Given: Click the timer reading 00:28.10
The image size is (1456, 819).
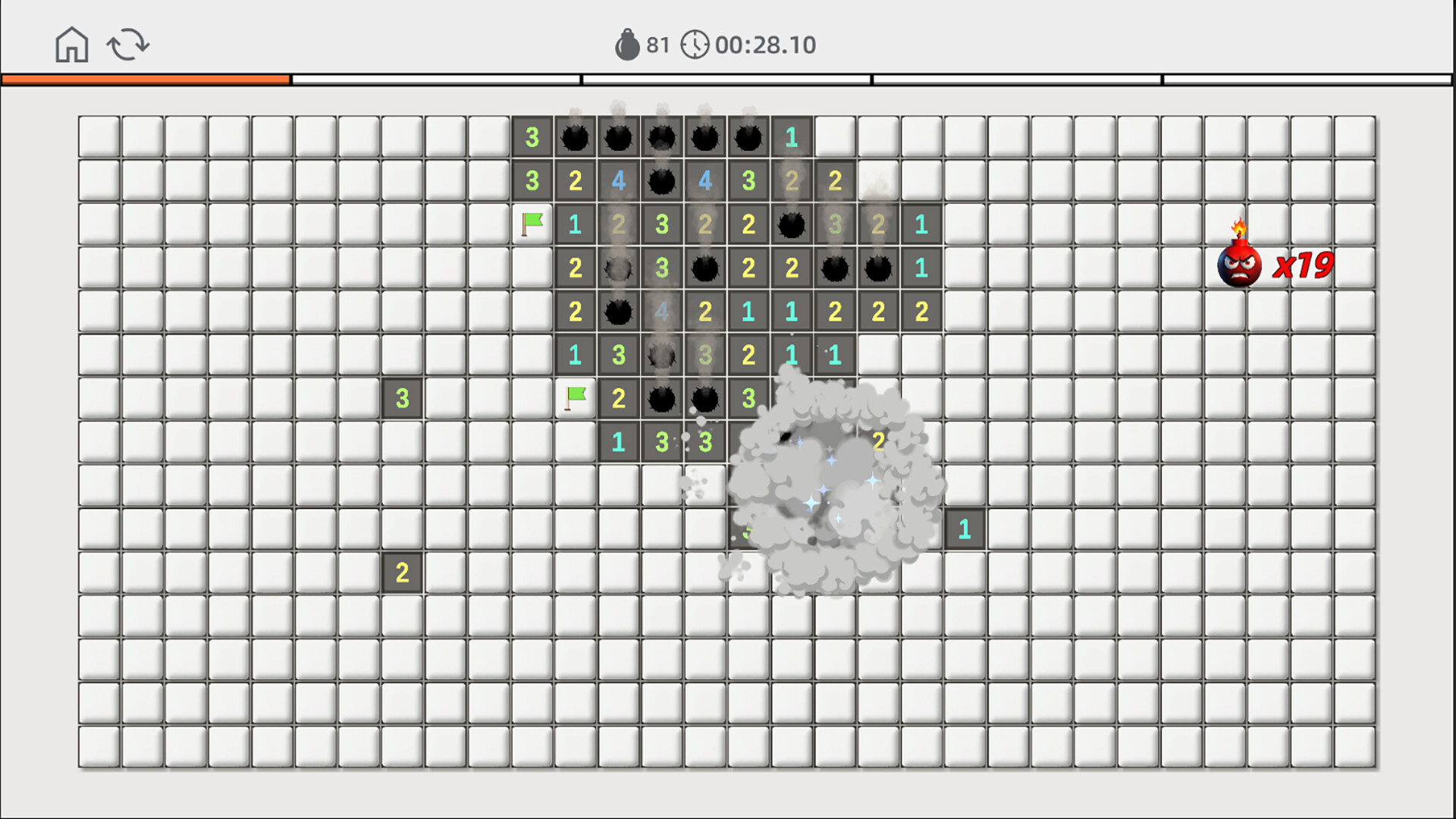Looking at the screenshot, I should point(764,44).
